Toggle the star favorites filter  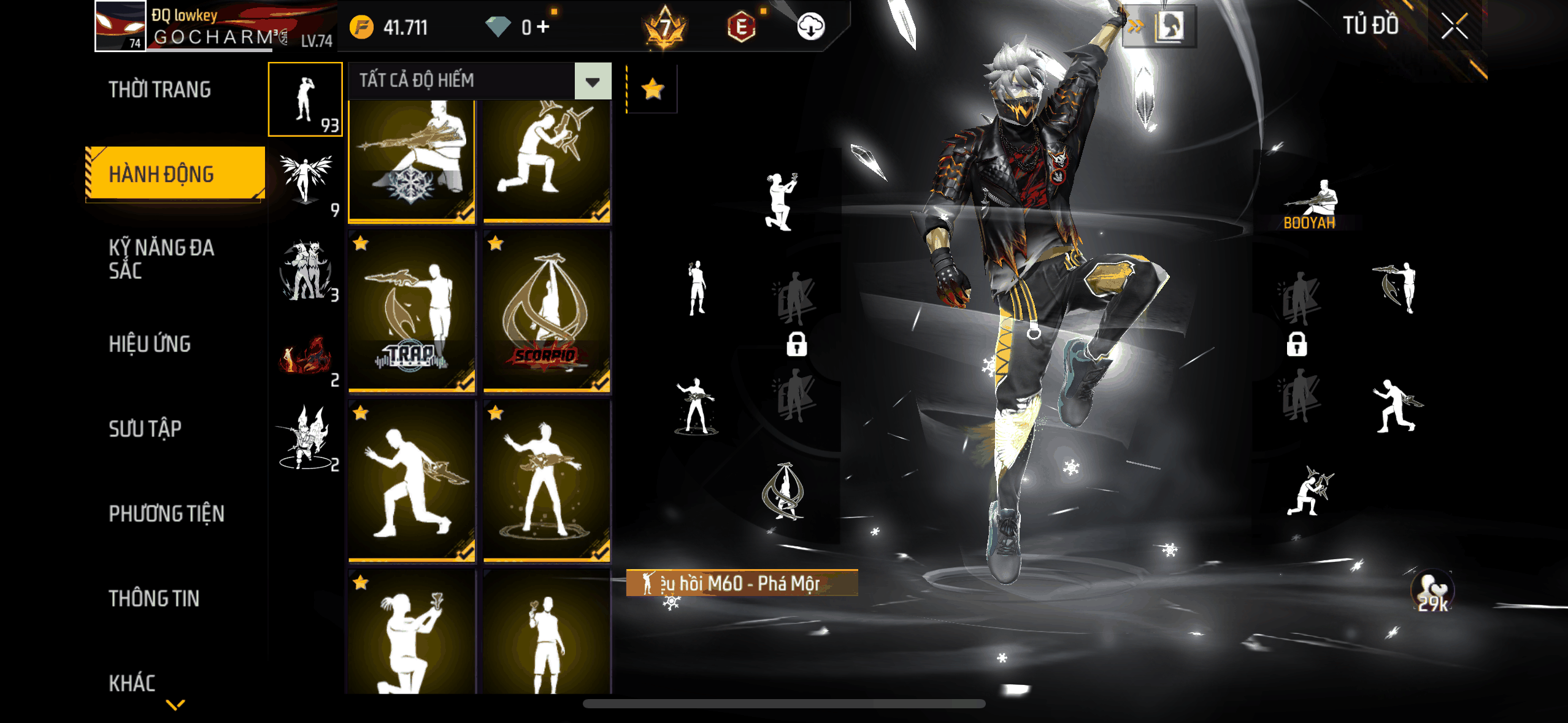click(x=653, y=90)
